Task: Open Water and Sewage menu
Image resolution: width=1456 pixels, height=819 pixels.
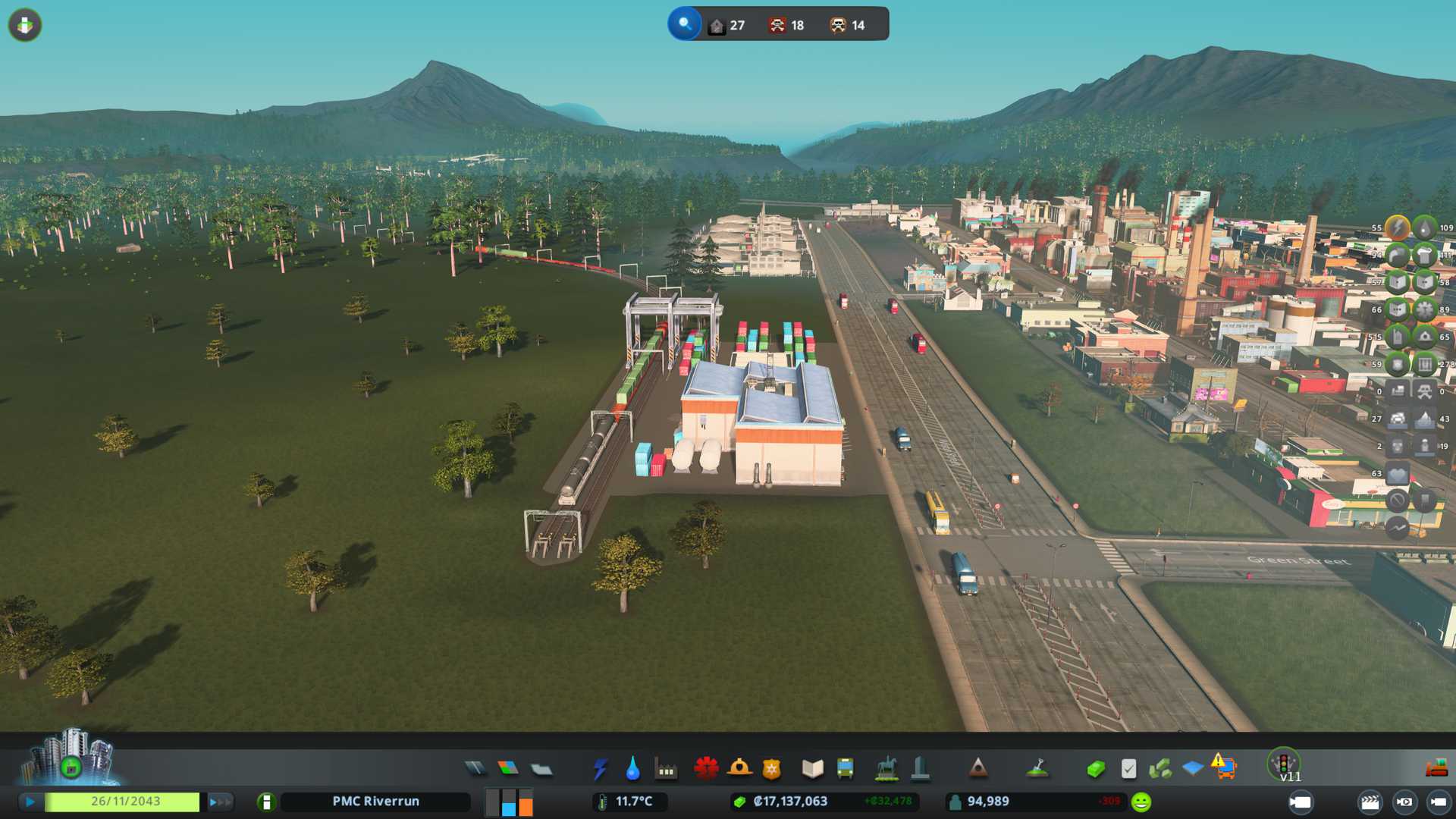Action: point(632,769)
